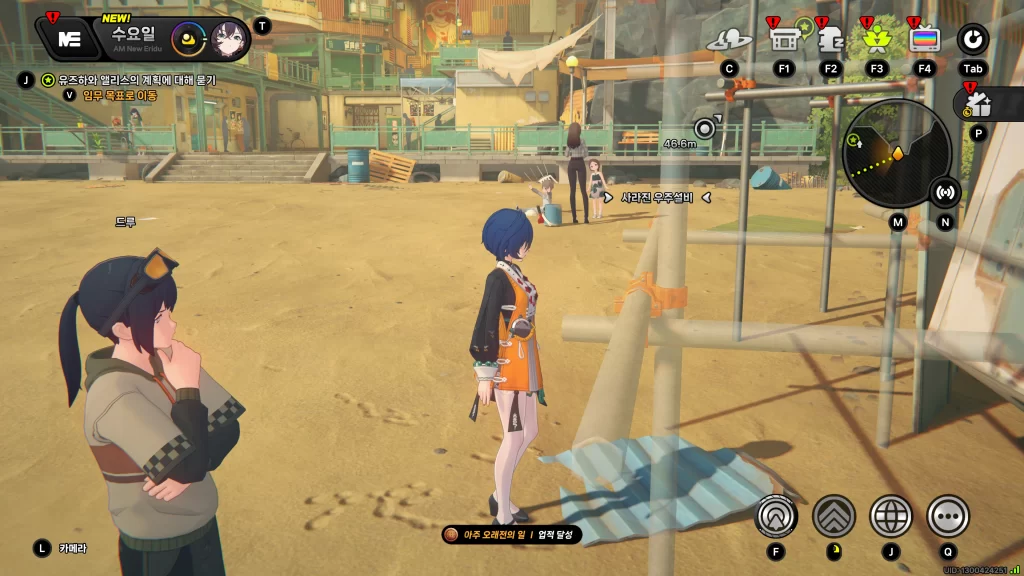The width and height of the screenshot is (1024, 576).
Task: Open the ME main menu button
Action: (68, 38)
